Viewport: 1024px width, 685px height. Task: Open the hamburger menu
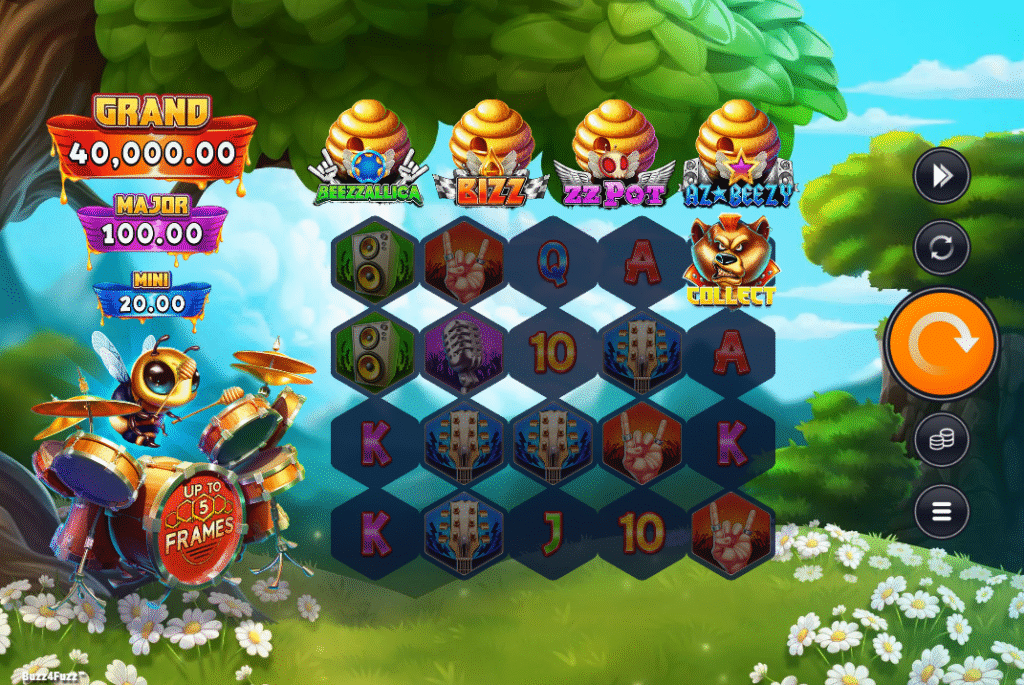click(941, 512)
